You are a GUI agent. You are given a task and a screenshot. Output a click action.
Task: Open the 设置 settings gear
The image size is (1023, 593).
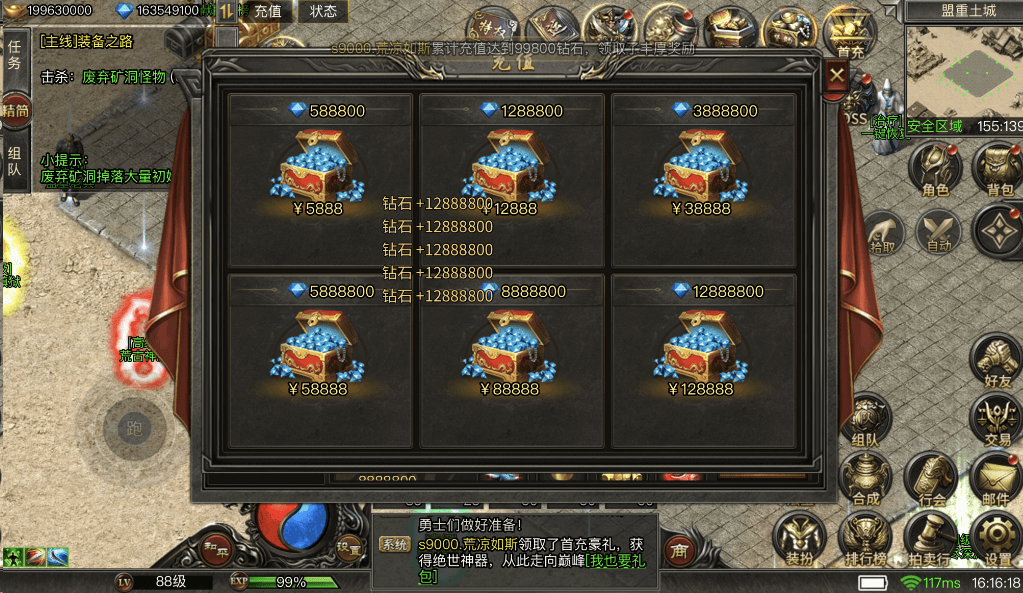pos(998,538)
